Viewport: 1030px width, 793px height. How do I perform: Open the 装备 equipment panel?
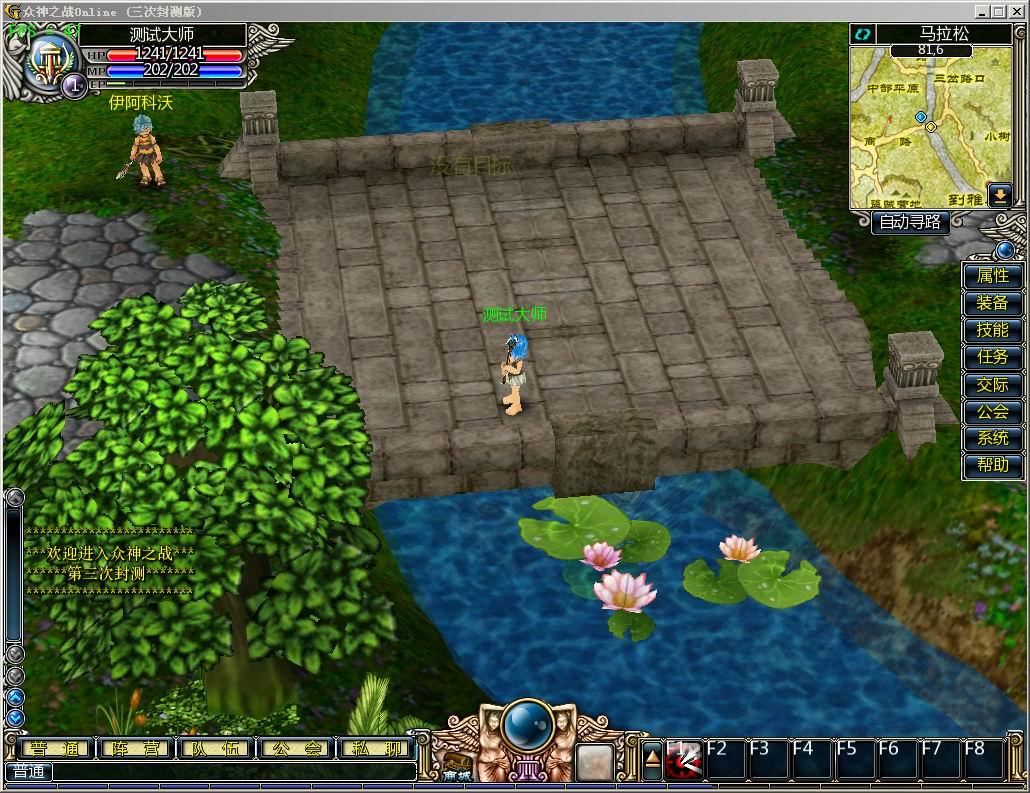point(992,303)
